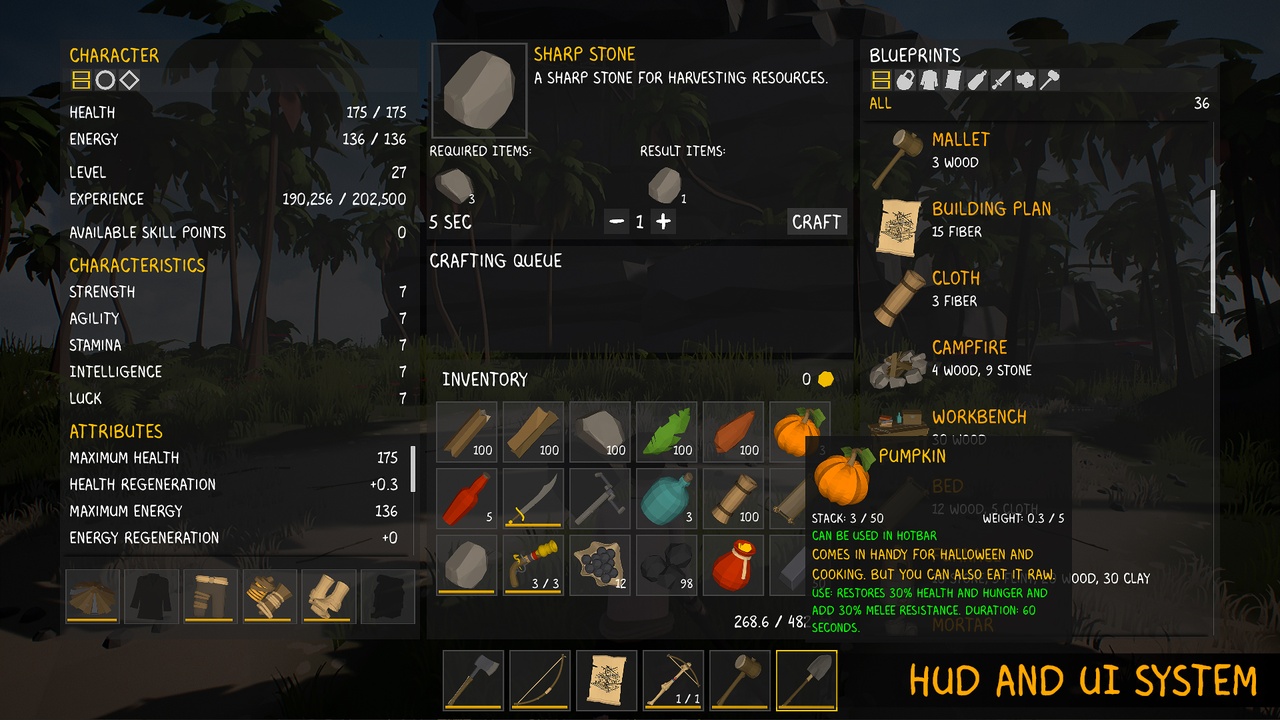Equip the mallet from the hotbar
This screenshot has width=1280, height=720.
(740, 680)
